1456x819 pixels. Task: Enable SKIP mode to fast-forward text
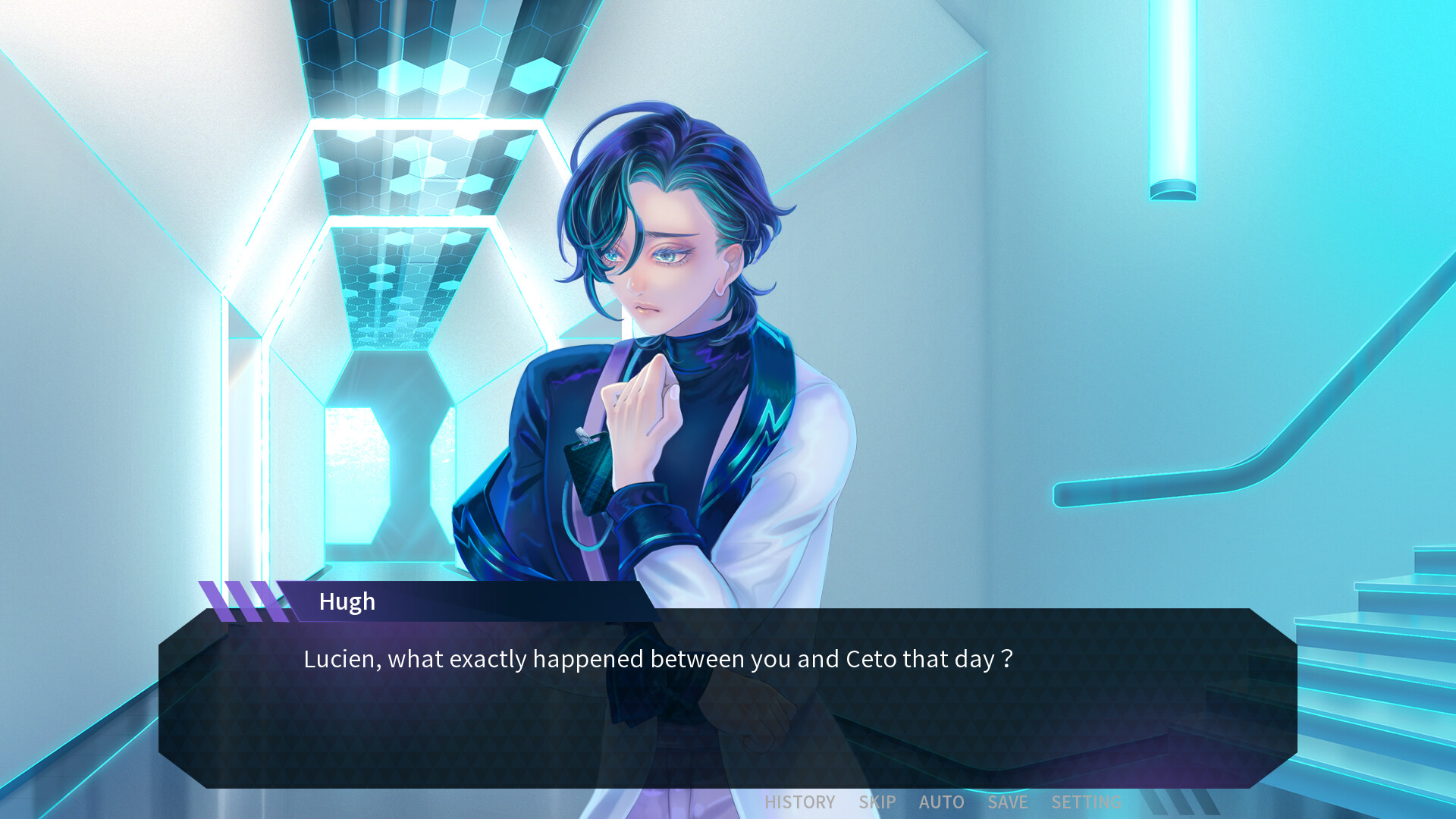(x=876, y=802)
